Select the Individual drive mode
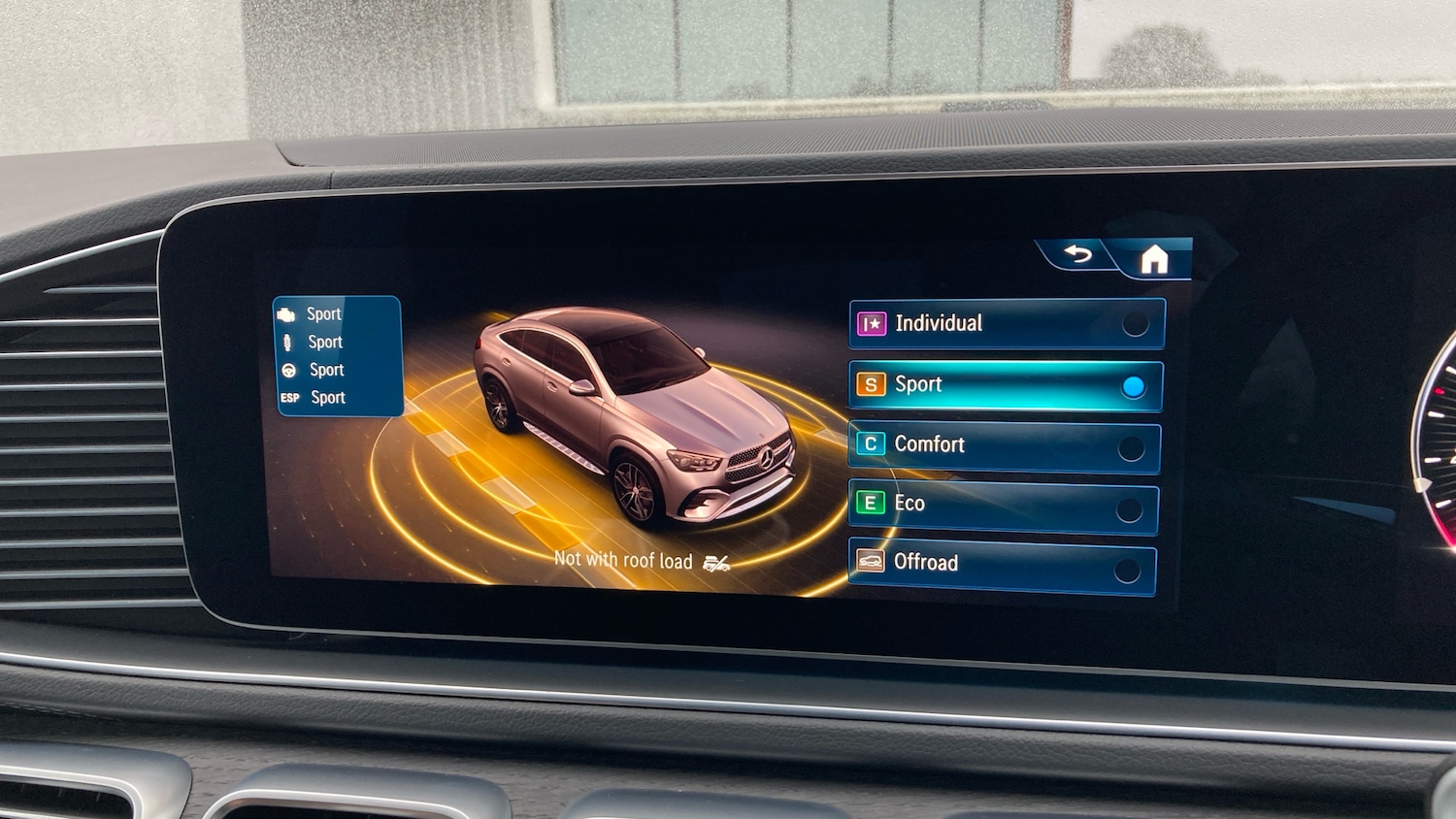The width and height of the screenshot is (1456, 819). (1007, 323)
